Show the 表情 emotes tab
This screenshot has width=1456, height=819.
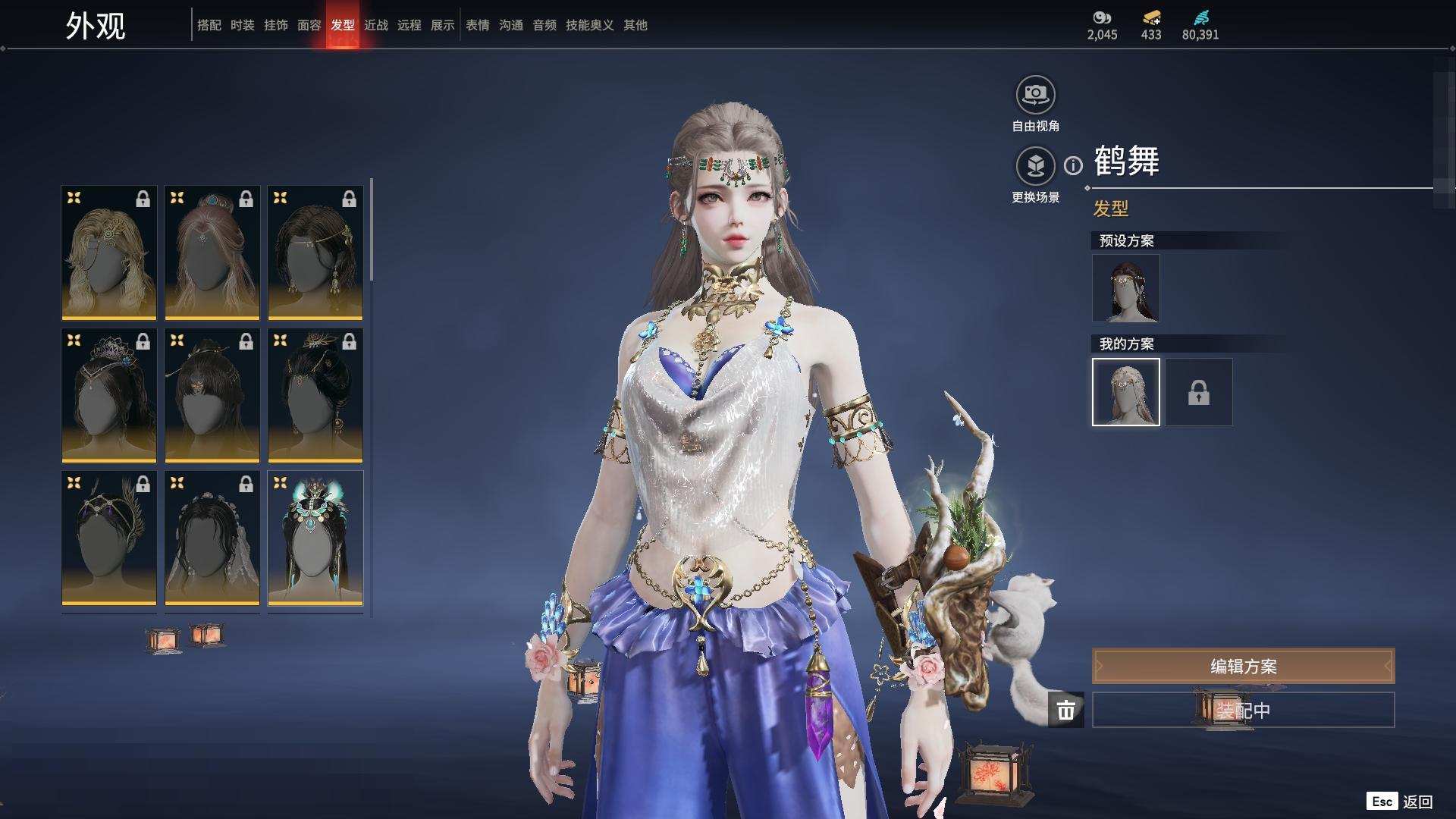pyautogui.click(x=477, y=25)
